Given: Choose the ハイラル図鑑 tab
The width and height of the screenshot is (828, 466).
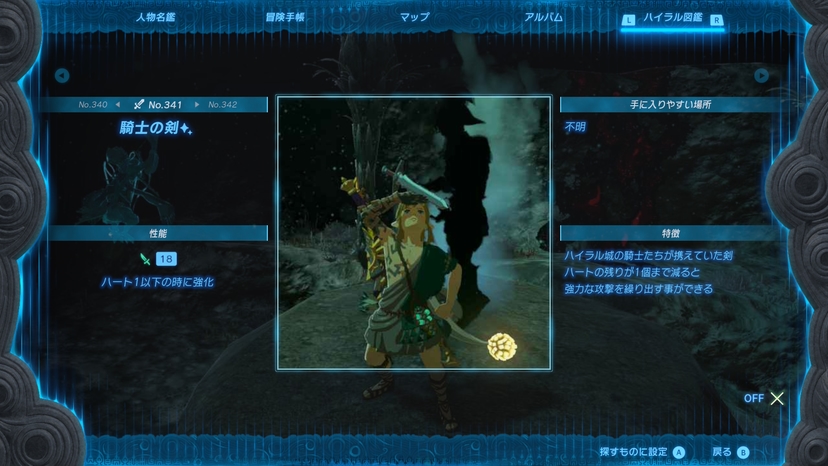Looking at the screenshot, I should (x=672, y=19).
